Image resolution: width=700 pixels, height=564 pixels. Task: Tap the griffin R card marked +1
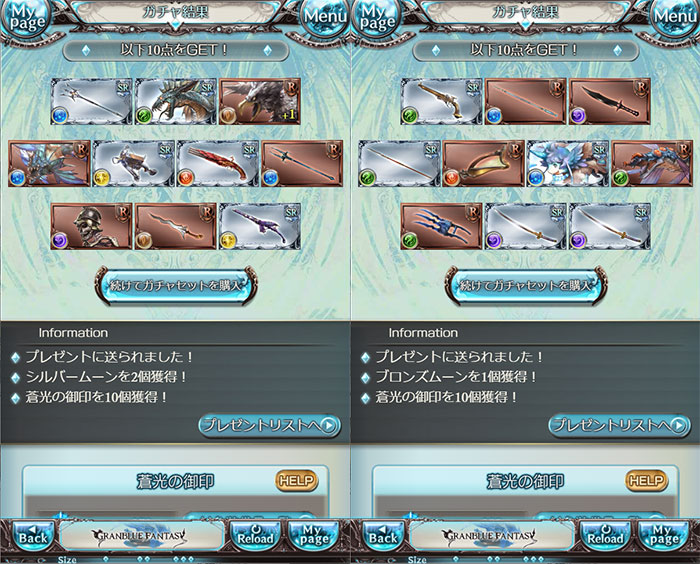point(259,101)
